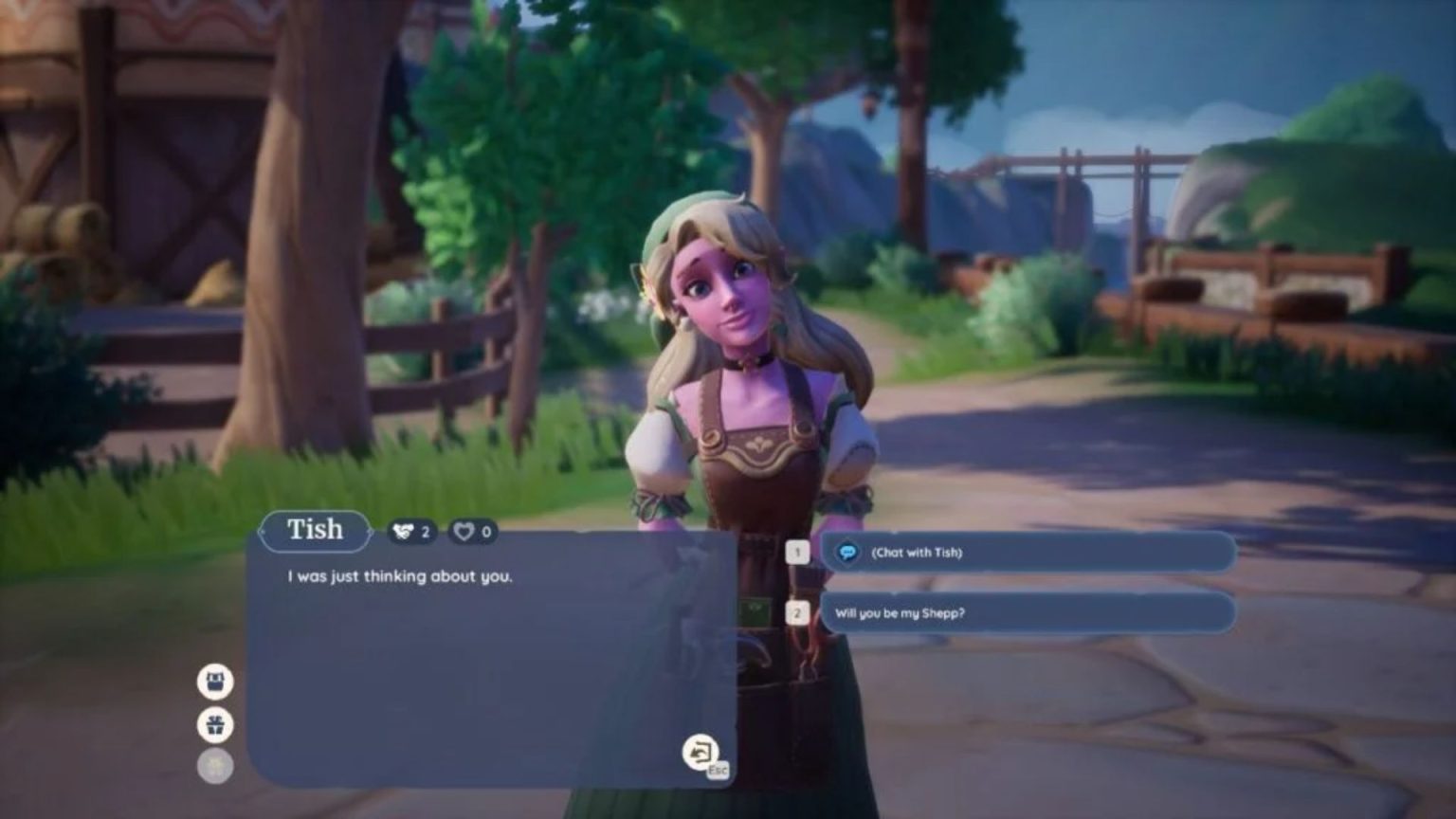Image resolution: width=1456 pixels, height=819 pixels.
Task: Click the exit conversation arrow button
Action: click(700, 752)
